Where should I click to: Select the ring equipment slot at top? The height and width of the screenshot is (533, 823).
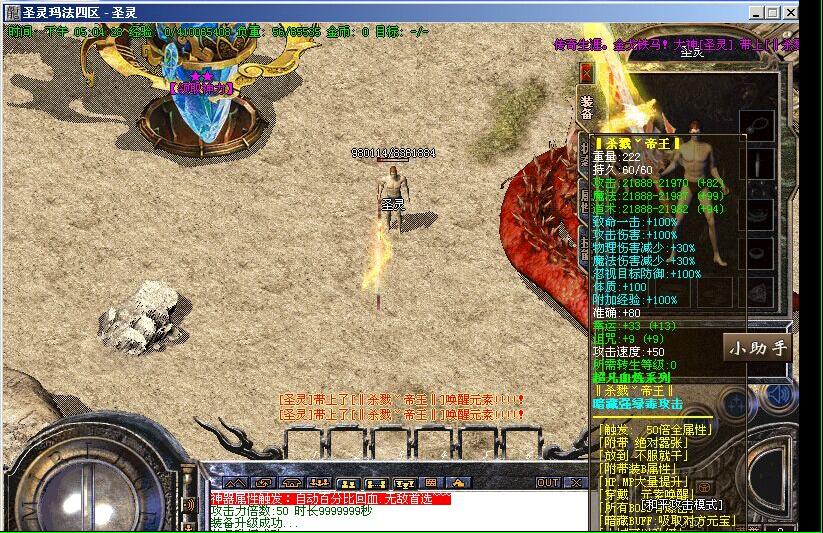(757, 127)
